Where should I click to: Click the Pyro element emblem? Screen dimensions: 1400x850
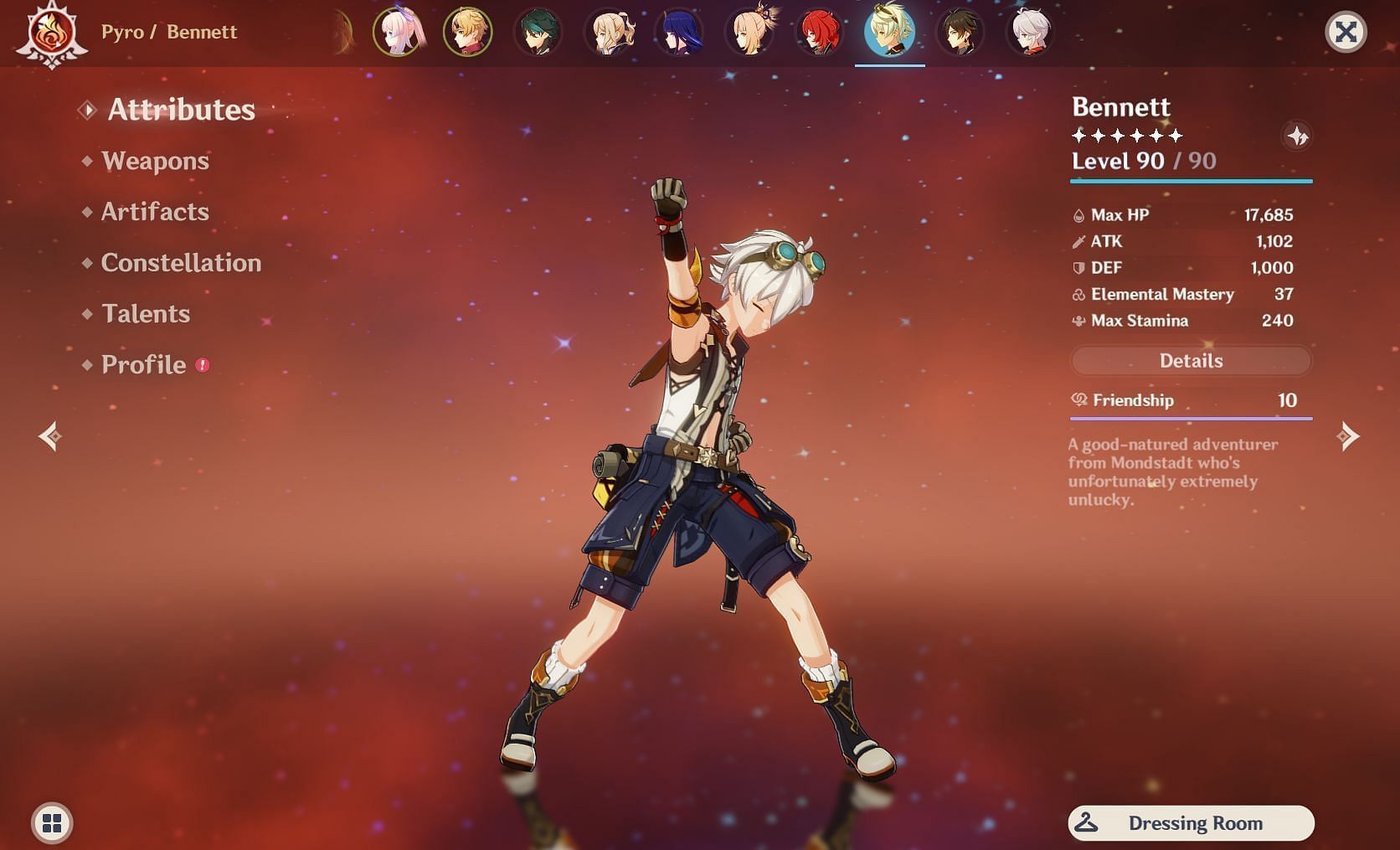click(x=52, y=33)
